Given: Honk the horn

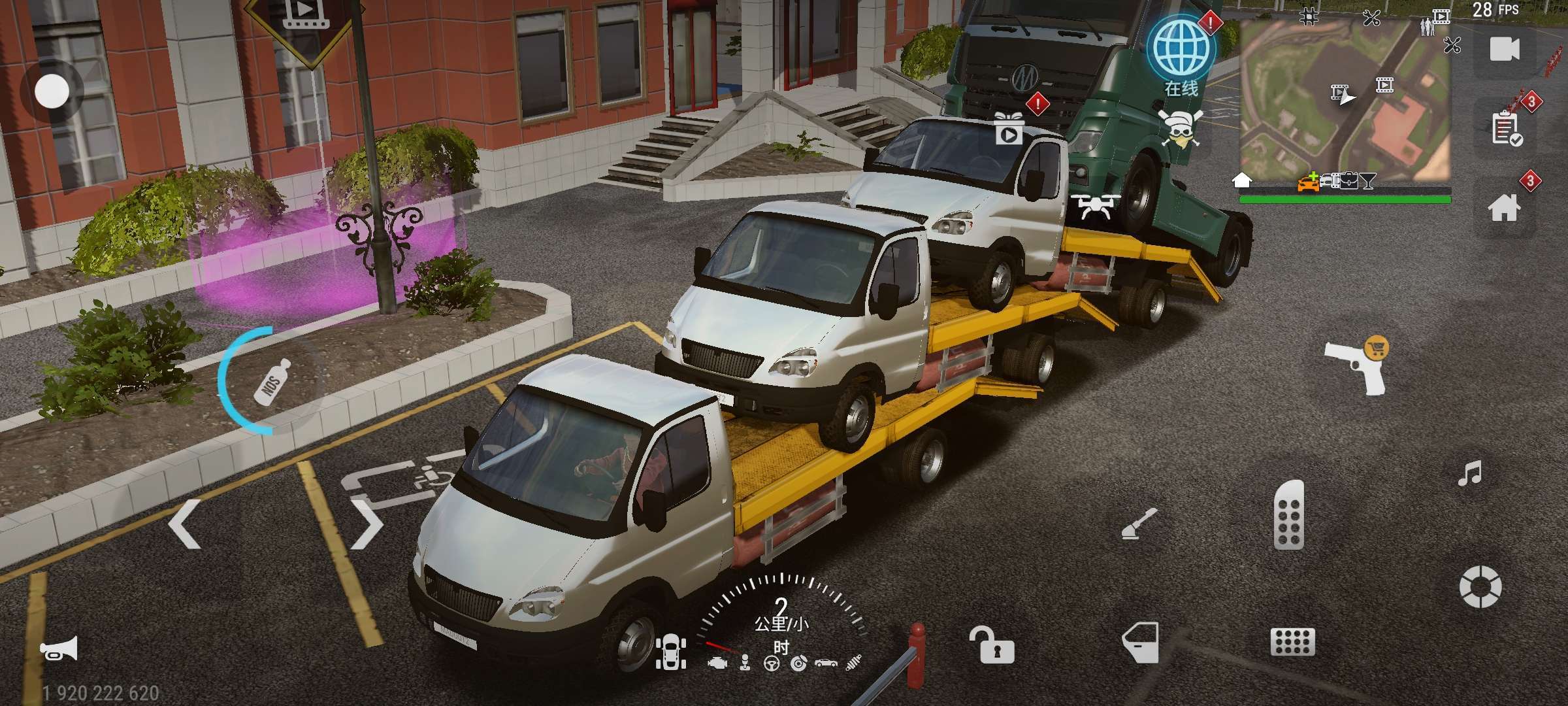Looking at the screenshot, I should [x=59, y=649].
